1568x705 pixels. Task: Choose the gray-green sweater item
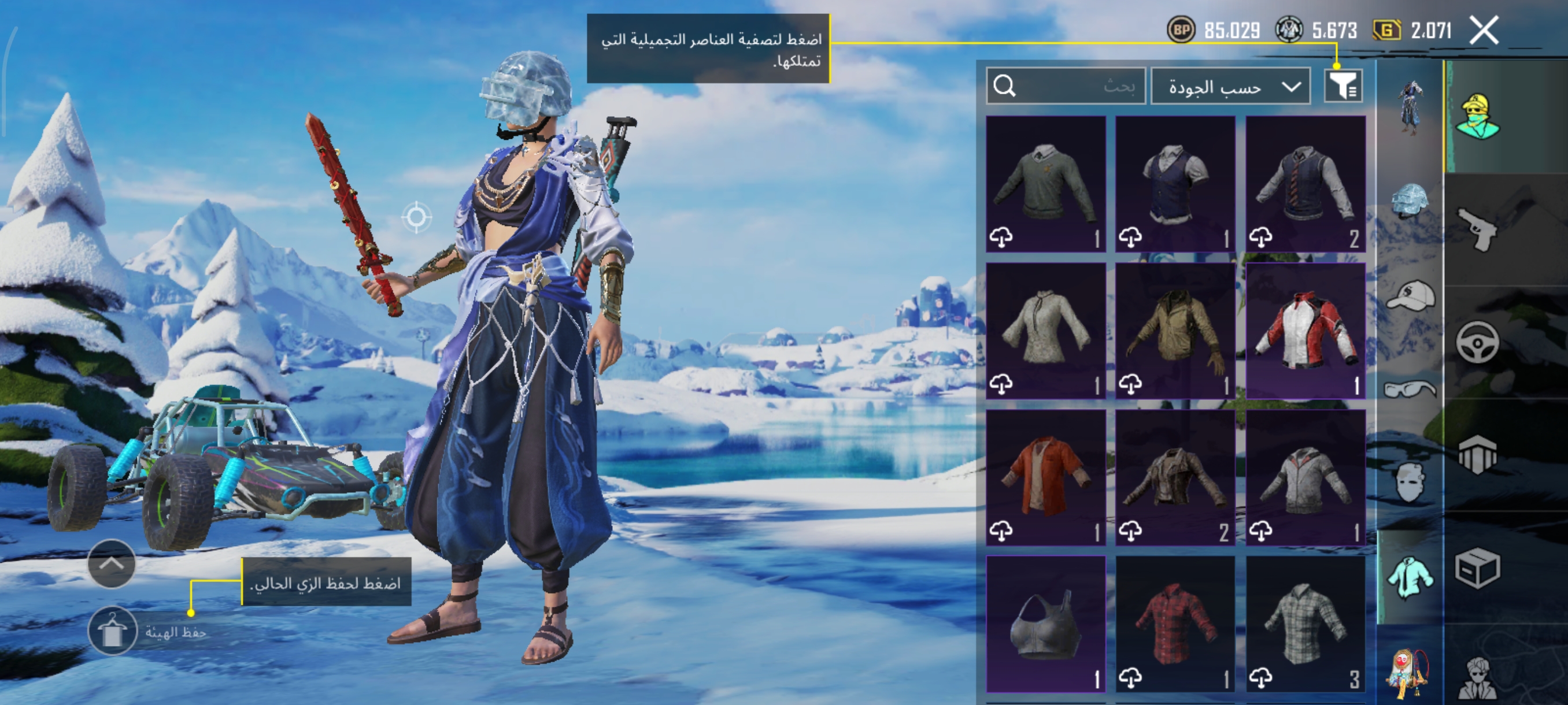(1045, 184)
